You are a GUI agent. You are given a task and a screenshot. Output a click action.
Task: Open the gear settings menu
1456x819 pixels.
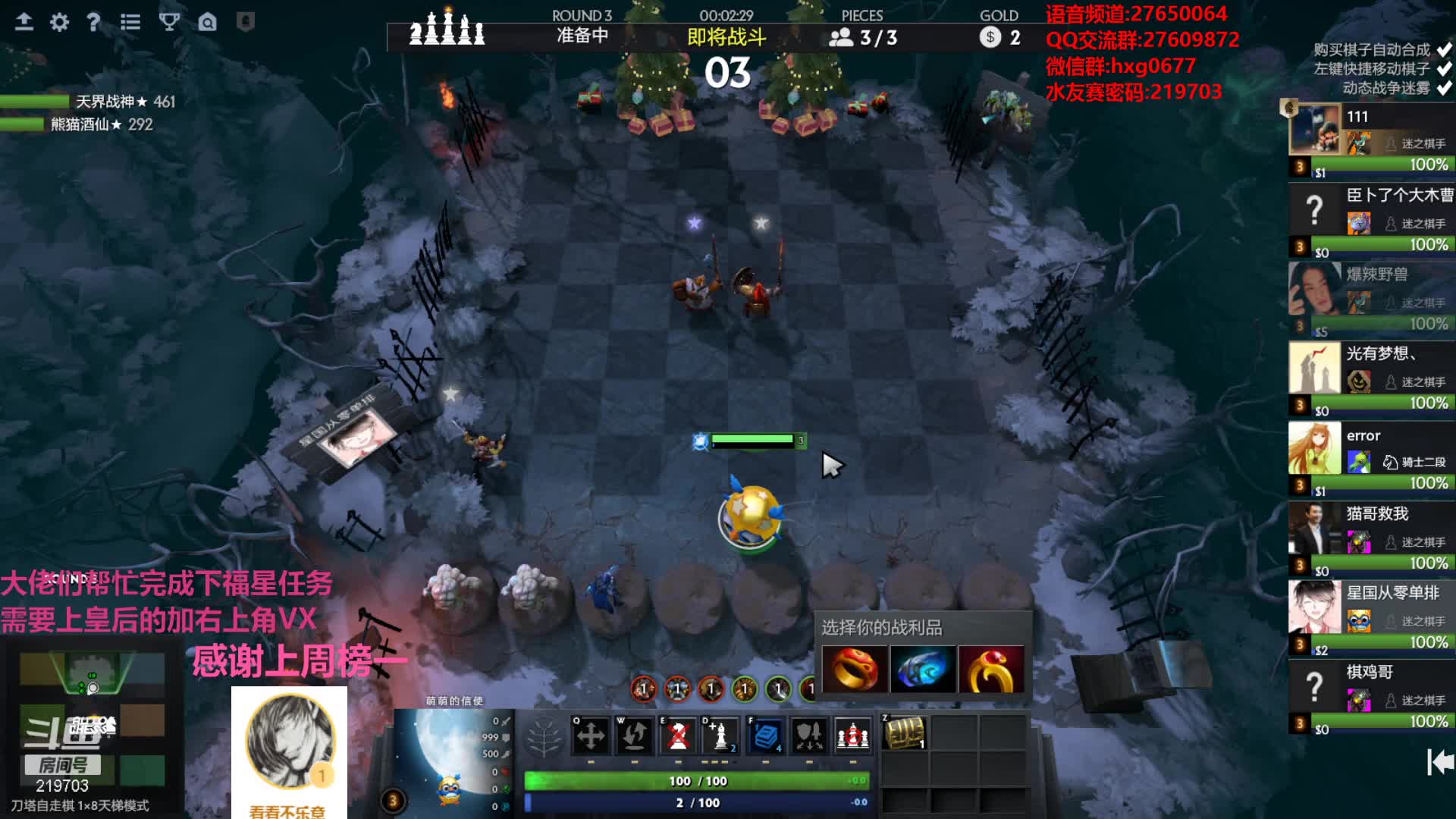59,22
